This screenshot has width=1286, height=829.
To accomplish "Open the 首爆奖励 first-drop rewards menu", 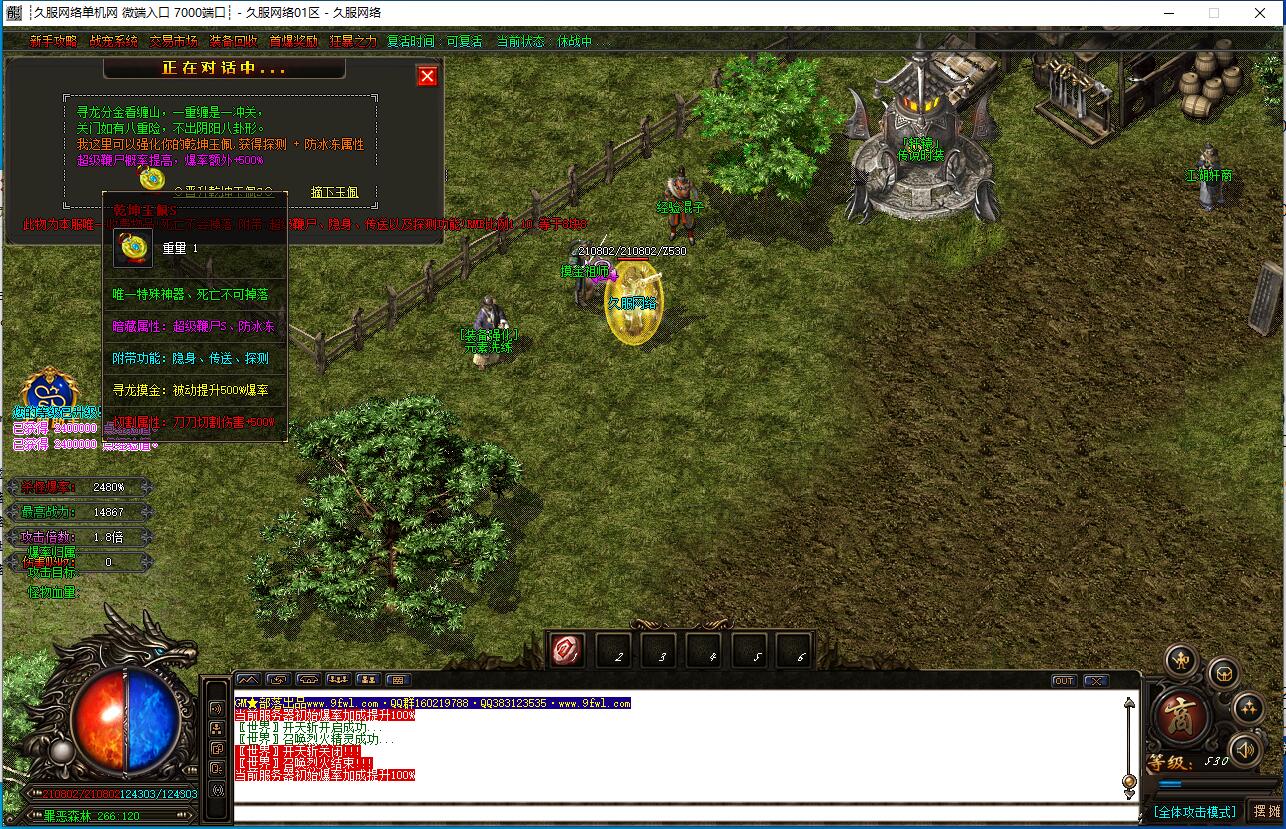I will click(293, 42).
